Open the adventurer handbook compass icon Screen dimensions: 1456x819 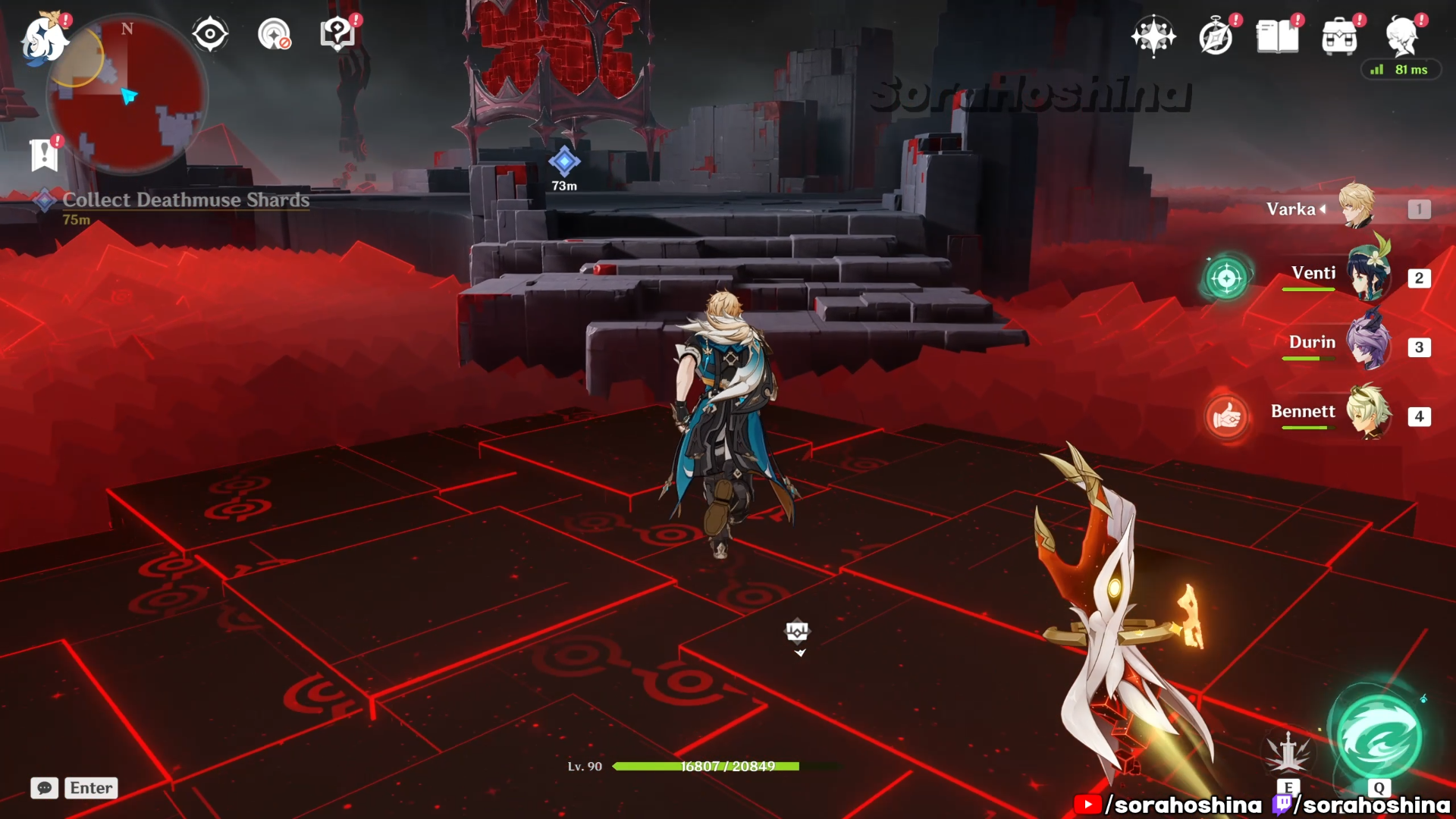pyautogui.click(x=1216, y=36)
